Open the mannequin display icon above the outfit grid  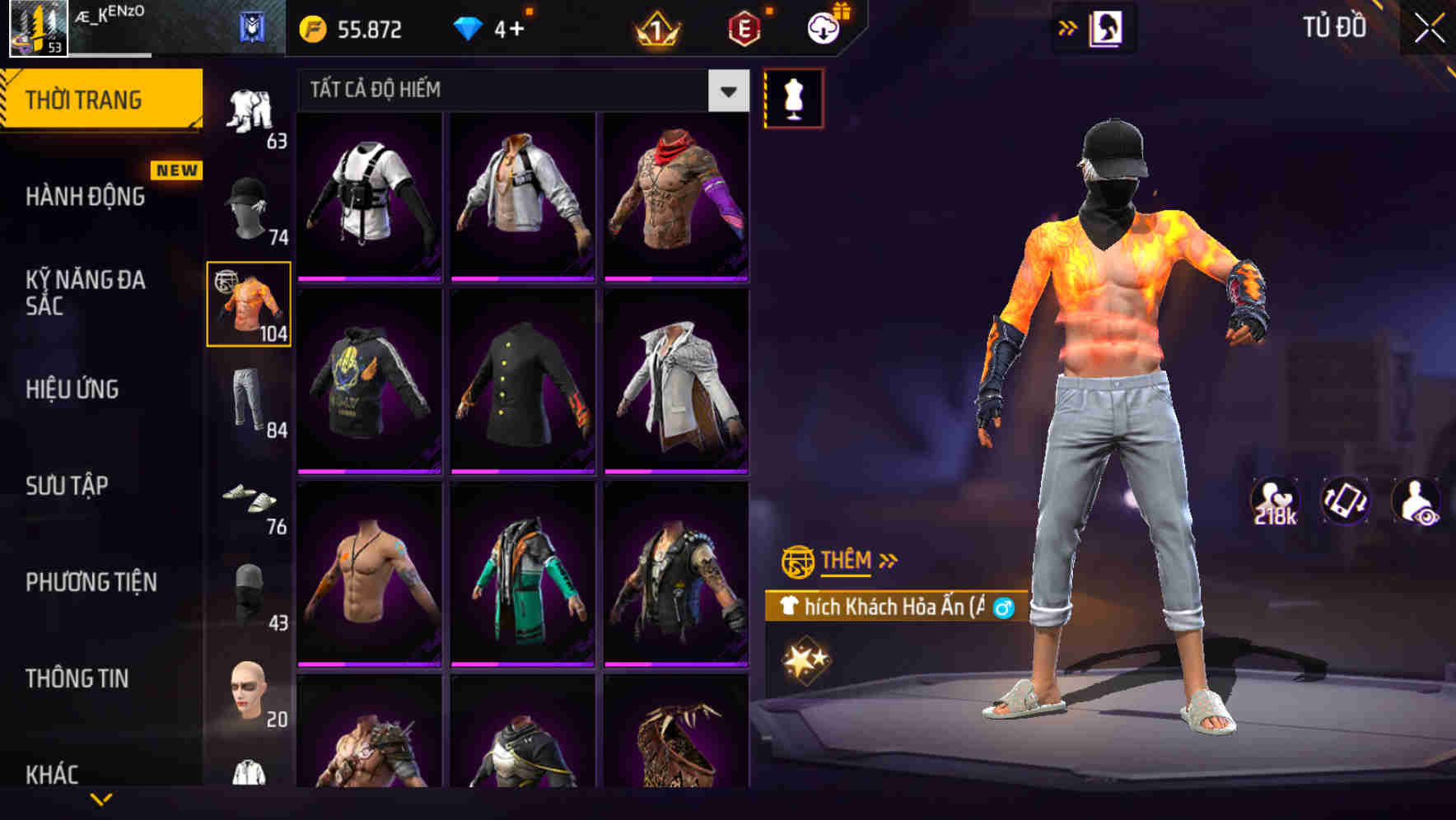click(793, 96)
